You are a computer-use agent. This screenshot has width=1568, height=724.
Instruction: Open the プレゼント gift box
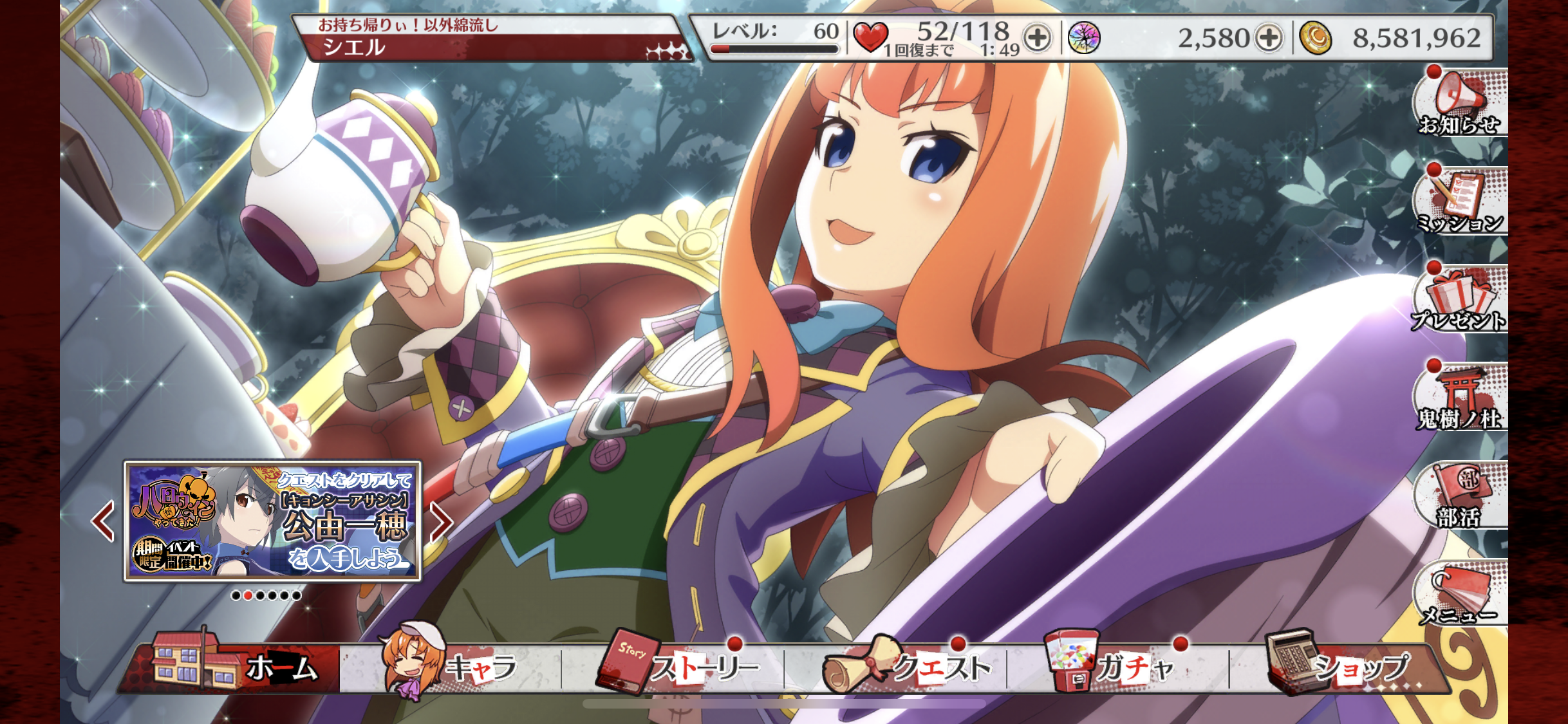point(1460,299)
